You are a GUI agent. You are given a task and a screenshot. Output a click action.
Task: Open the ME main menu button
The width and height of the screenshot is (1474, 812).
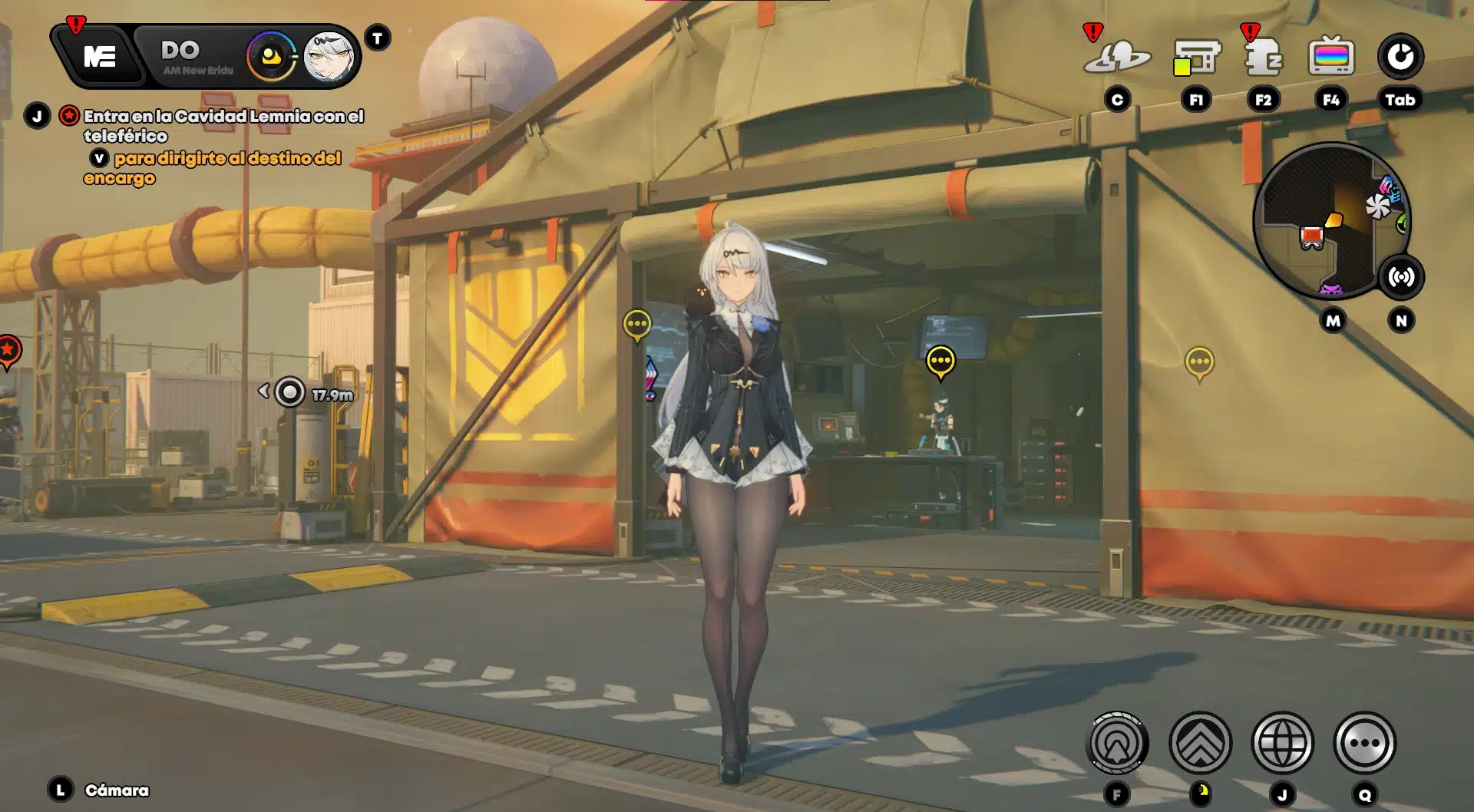click(100, 56)
